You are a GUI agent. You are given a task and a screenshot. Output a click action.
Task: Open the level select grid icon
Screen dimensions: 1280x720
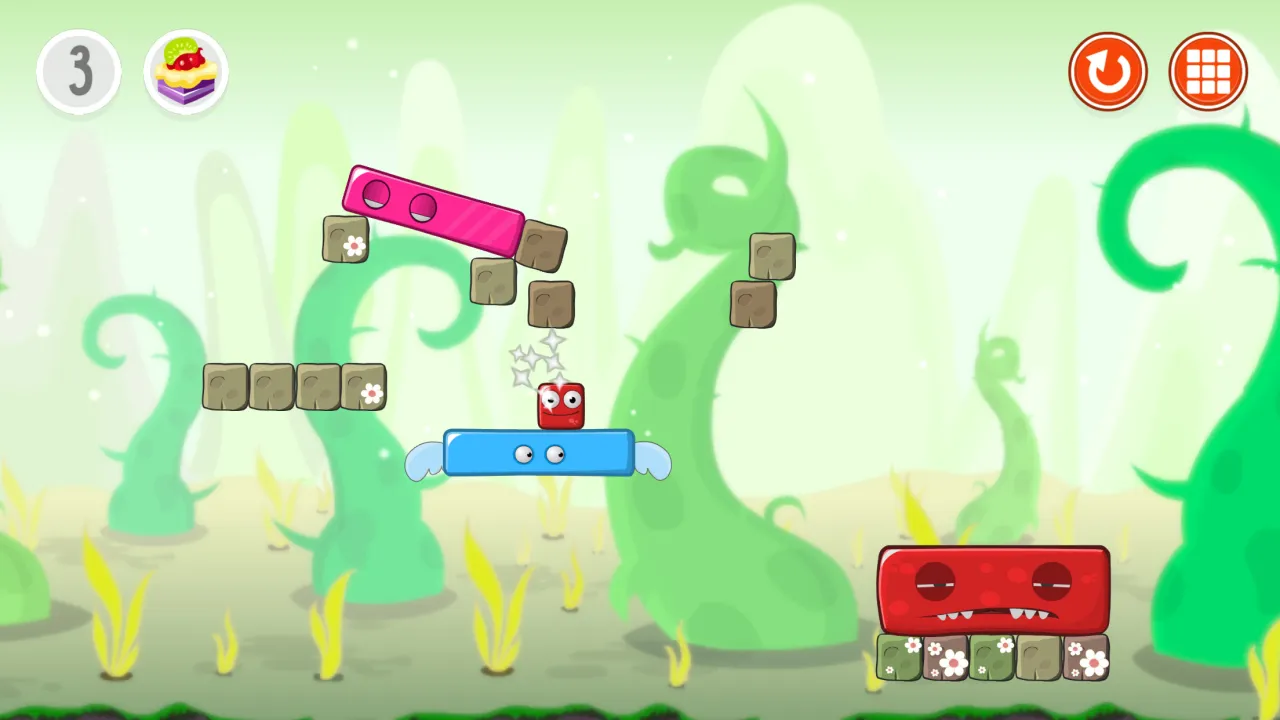pos(1208,70)
